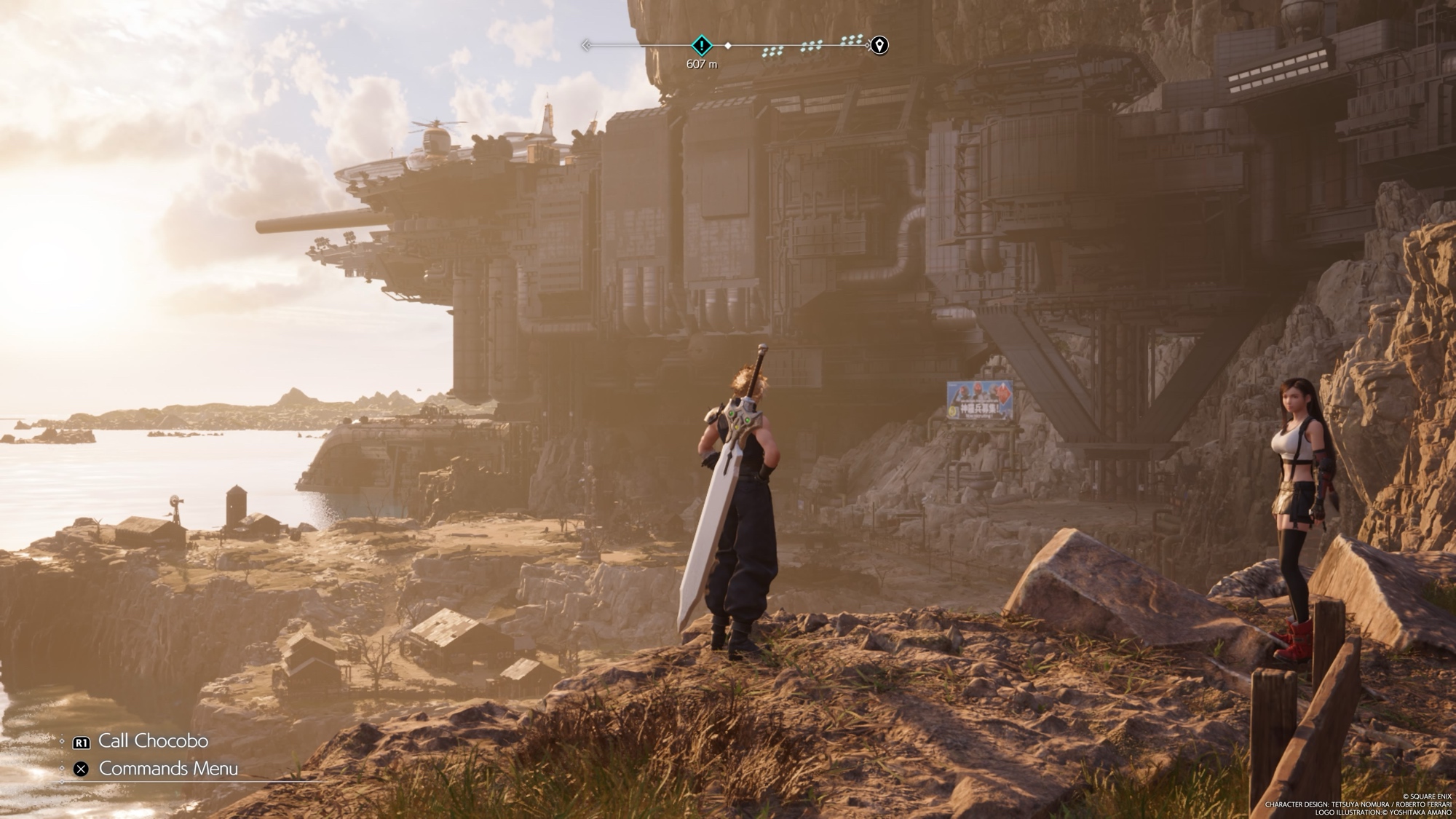Viewport: 1456px width, 819px height.
Task: Select the teal quest marker on the compass
Action: click(x=701, y=45)
